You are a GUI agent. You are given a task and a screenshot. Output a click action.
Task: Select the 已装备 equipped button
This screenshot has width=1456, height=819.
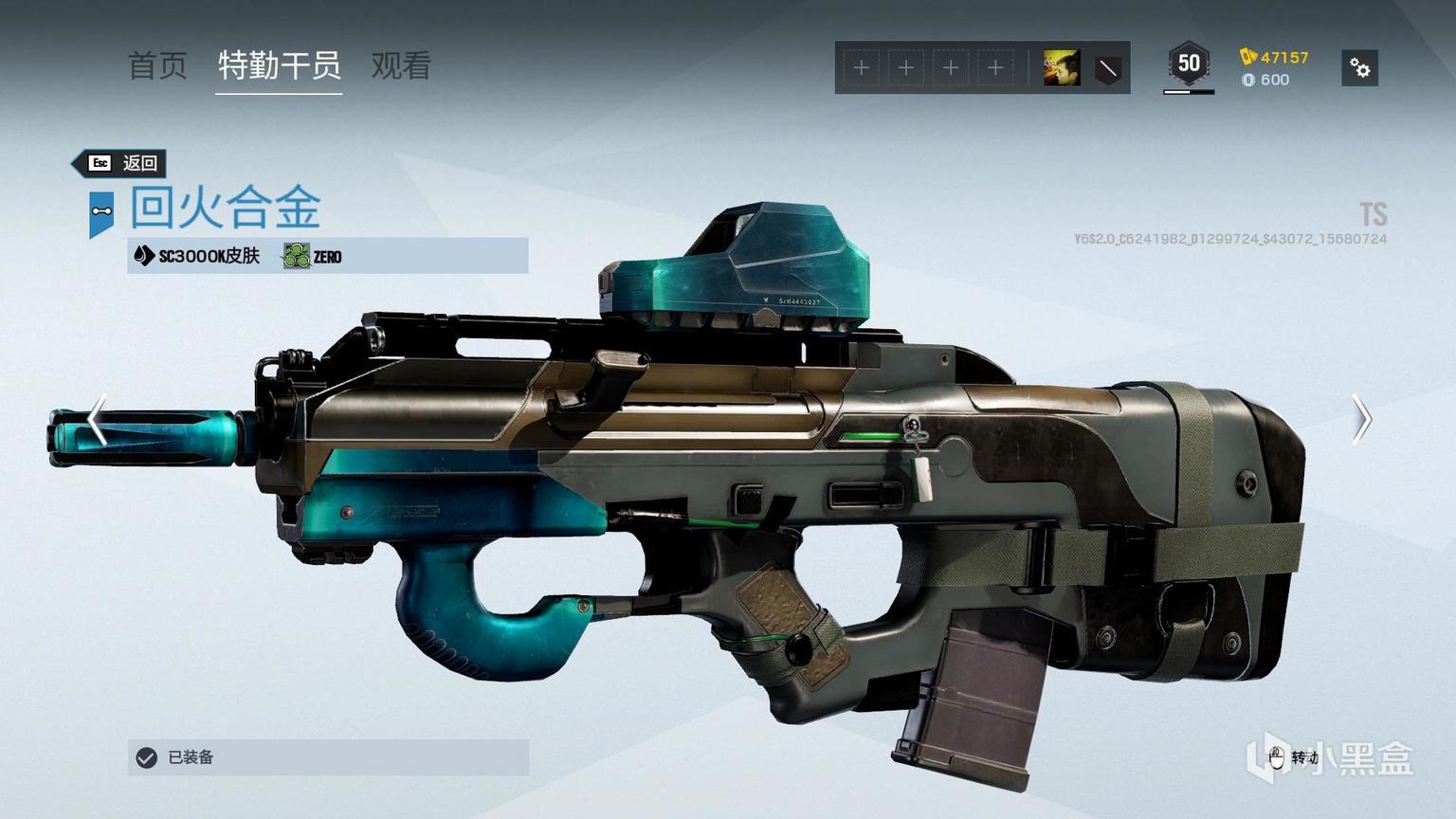(328, 757)
